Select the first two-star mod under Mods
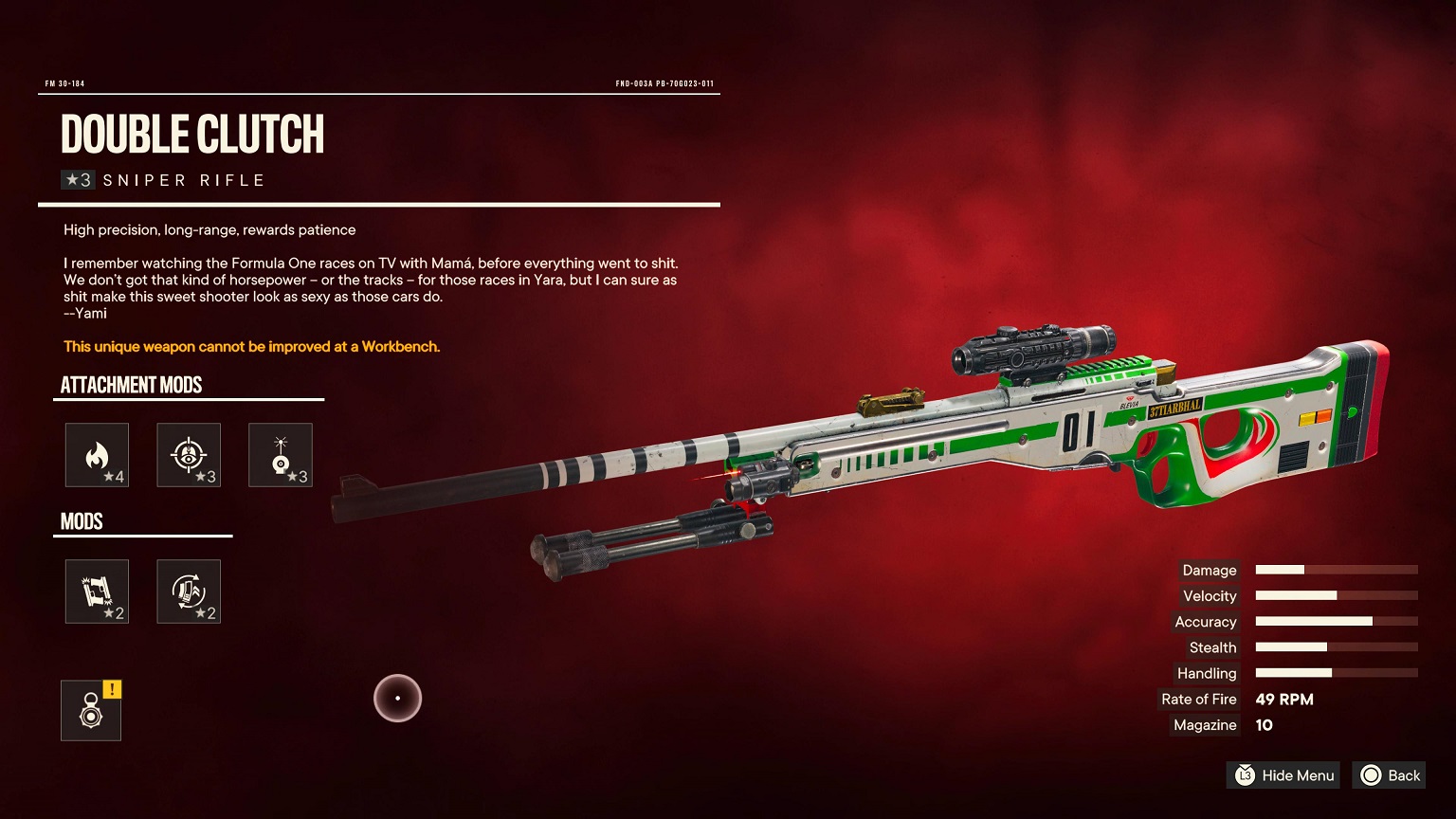1456x819 pixels. coord(97,591)
